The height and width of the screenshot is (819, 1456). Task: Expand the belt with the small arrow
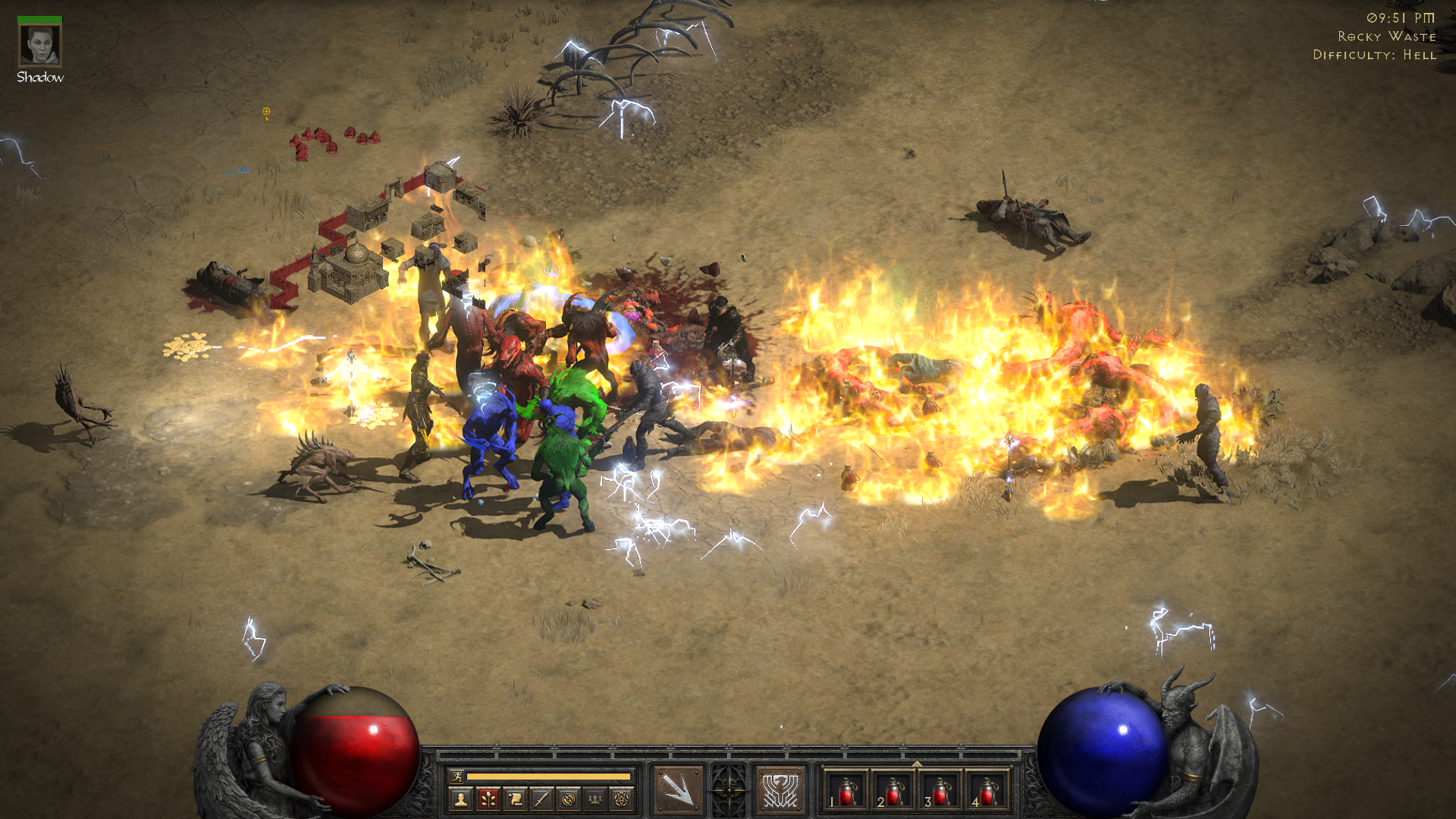tap(917, 764)
